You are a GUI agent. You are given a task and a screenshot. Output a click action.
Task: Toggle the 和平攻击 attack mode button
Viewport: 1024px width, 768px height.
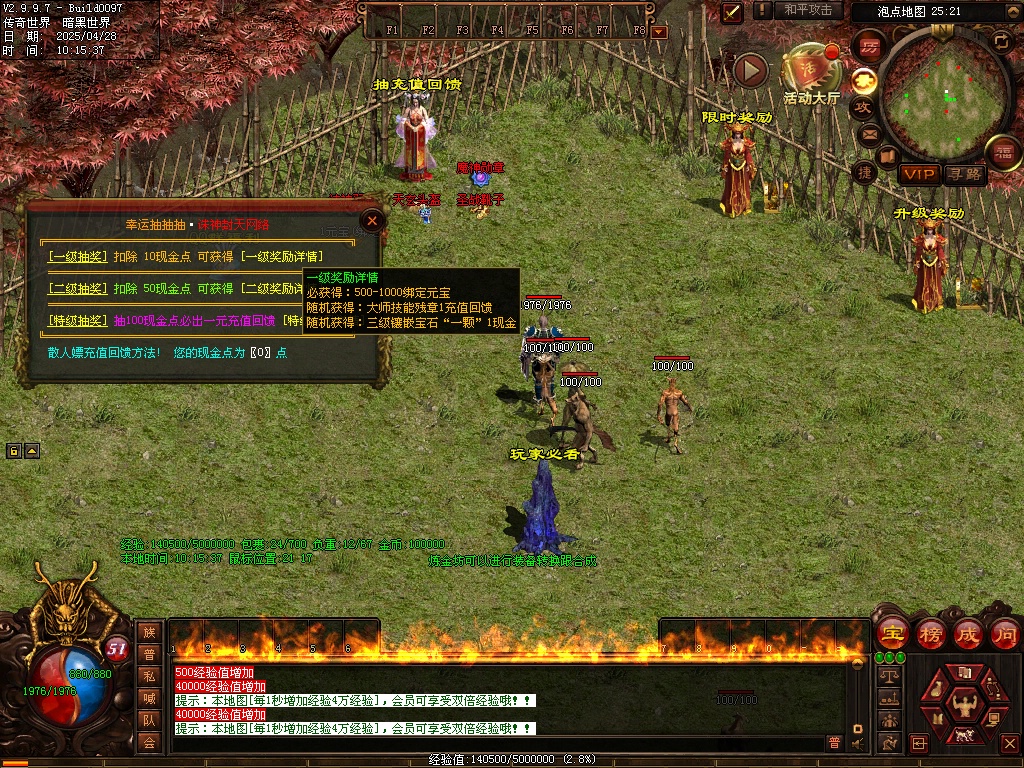pos(808,10)
